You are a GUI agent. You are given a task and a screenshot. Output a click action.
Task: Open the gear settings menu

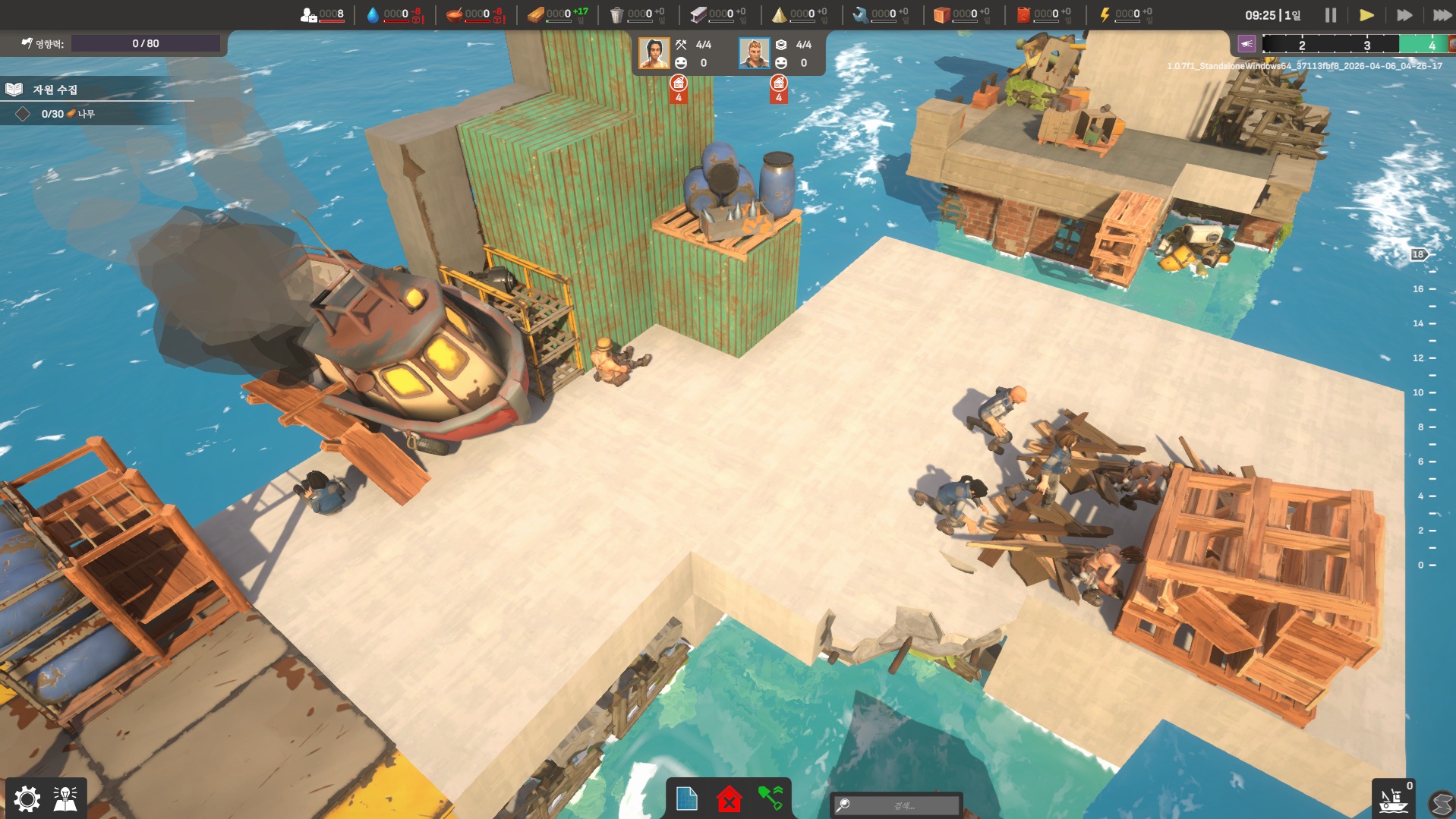pyautogui.click(x=27, y=799)
